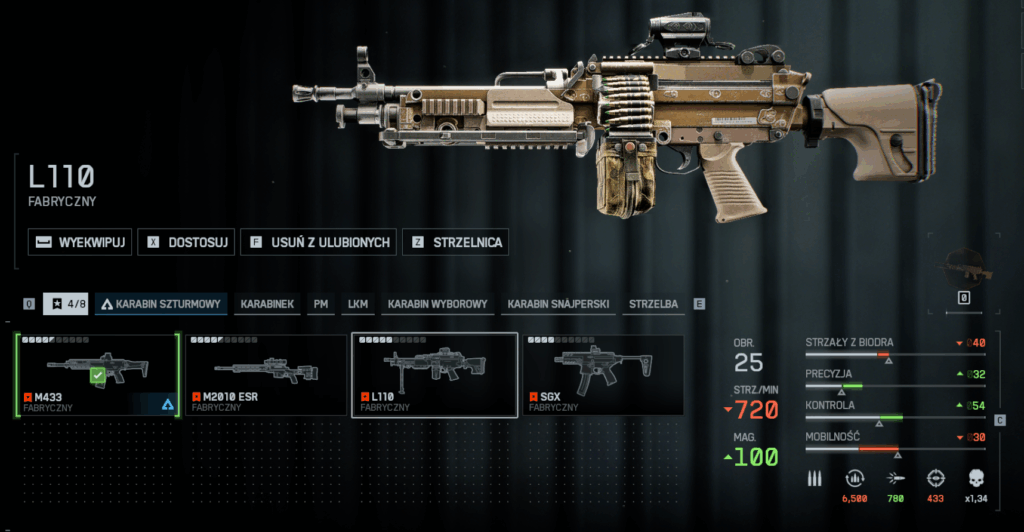The height and width of the screenshot is (532, 1024).
Task: Open the Strzelba weapon category
Action: click(x=653, y=303)
